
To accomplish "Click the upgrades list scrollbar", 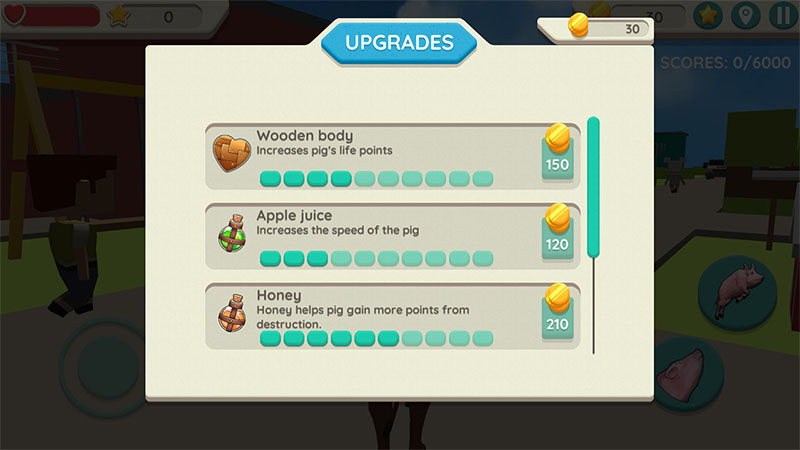I will click(593, 188).
